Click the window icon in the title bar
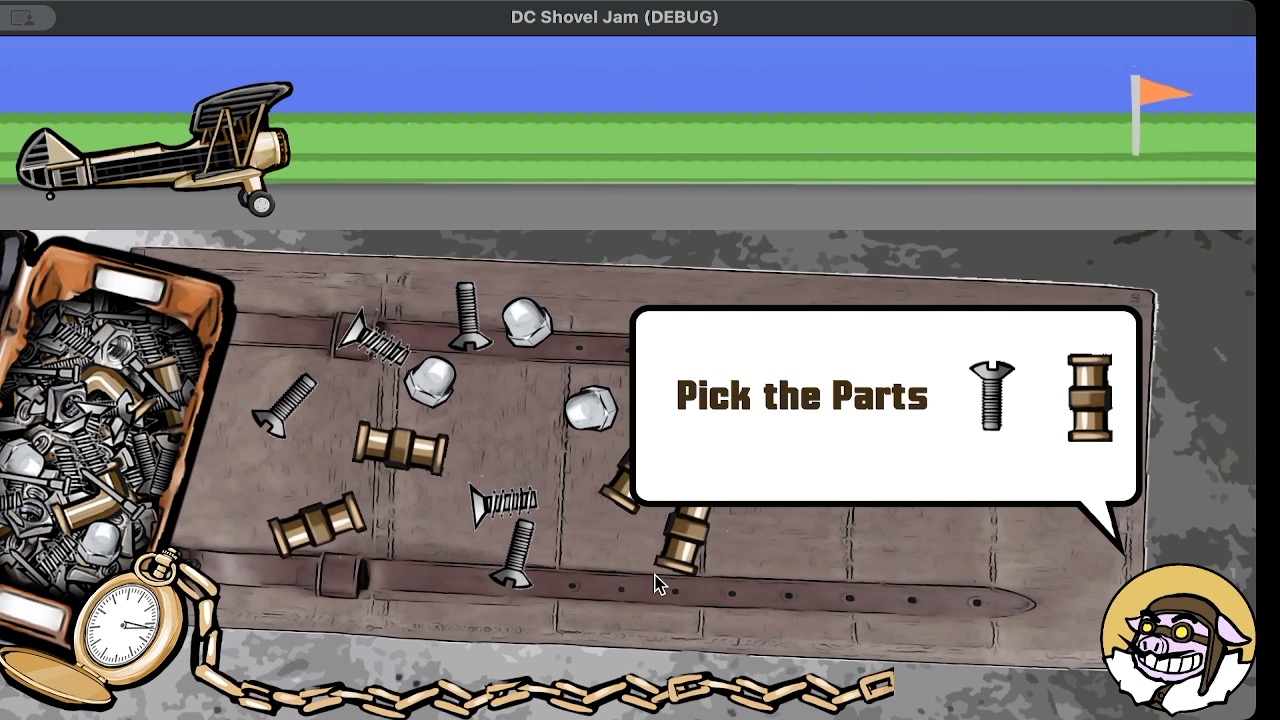Viewport: 1280px width, 720px height. [x=22, y=17]
